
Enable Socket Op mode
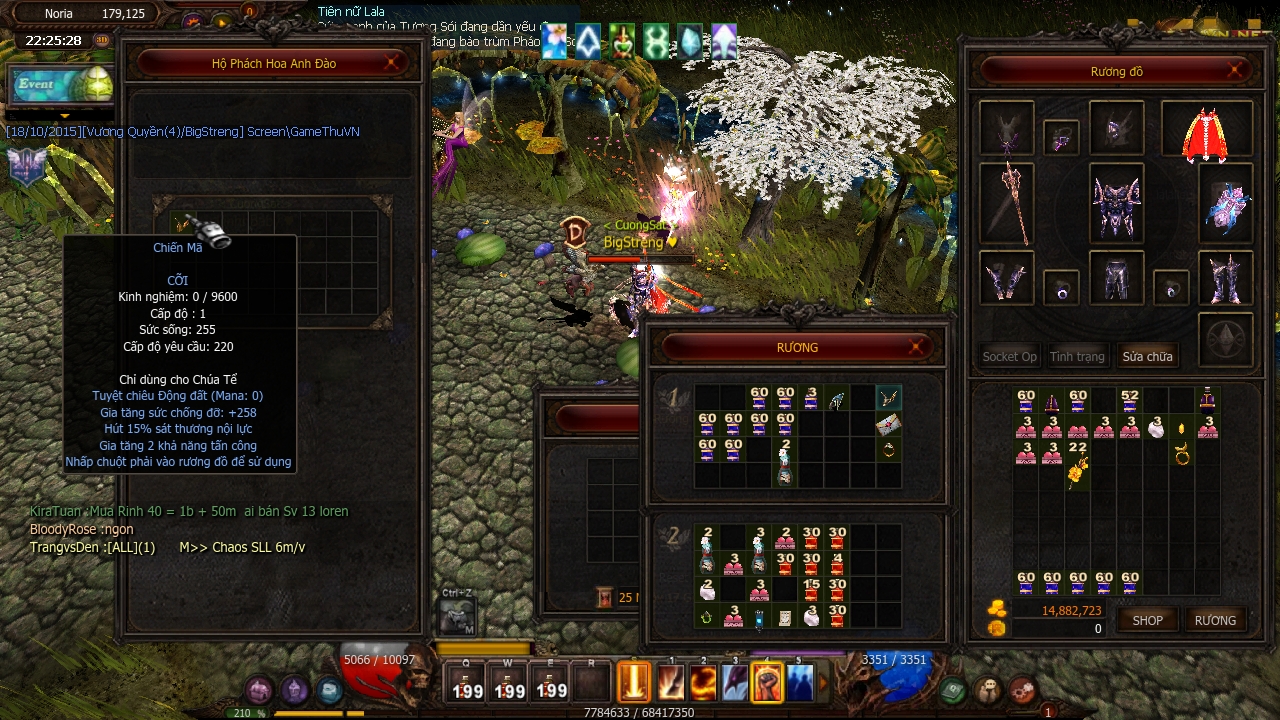tap(1008, 356)
